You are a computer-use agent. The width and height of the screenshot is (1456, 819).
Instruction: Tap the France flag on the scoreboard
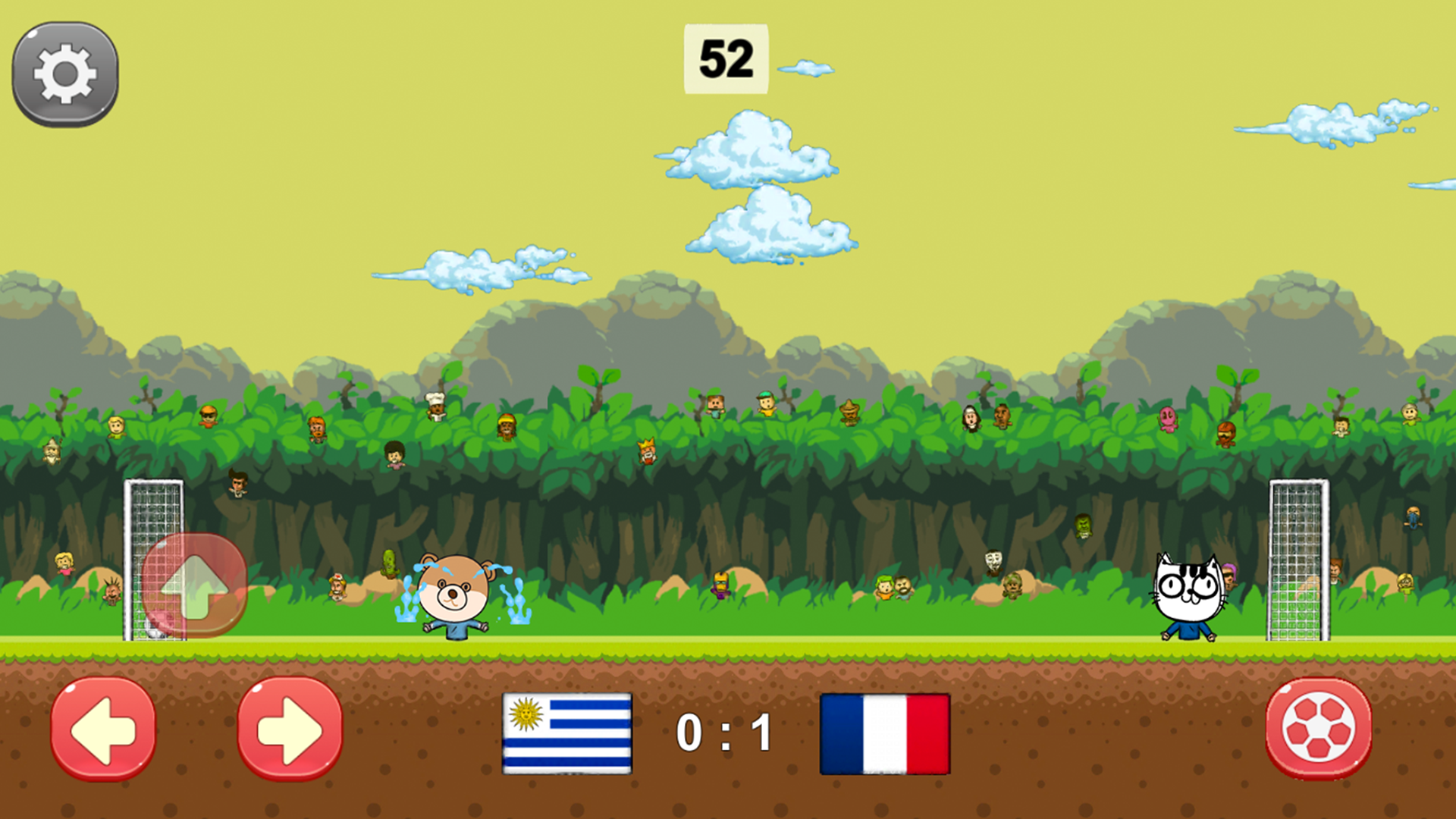886,734
